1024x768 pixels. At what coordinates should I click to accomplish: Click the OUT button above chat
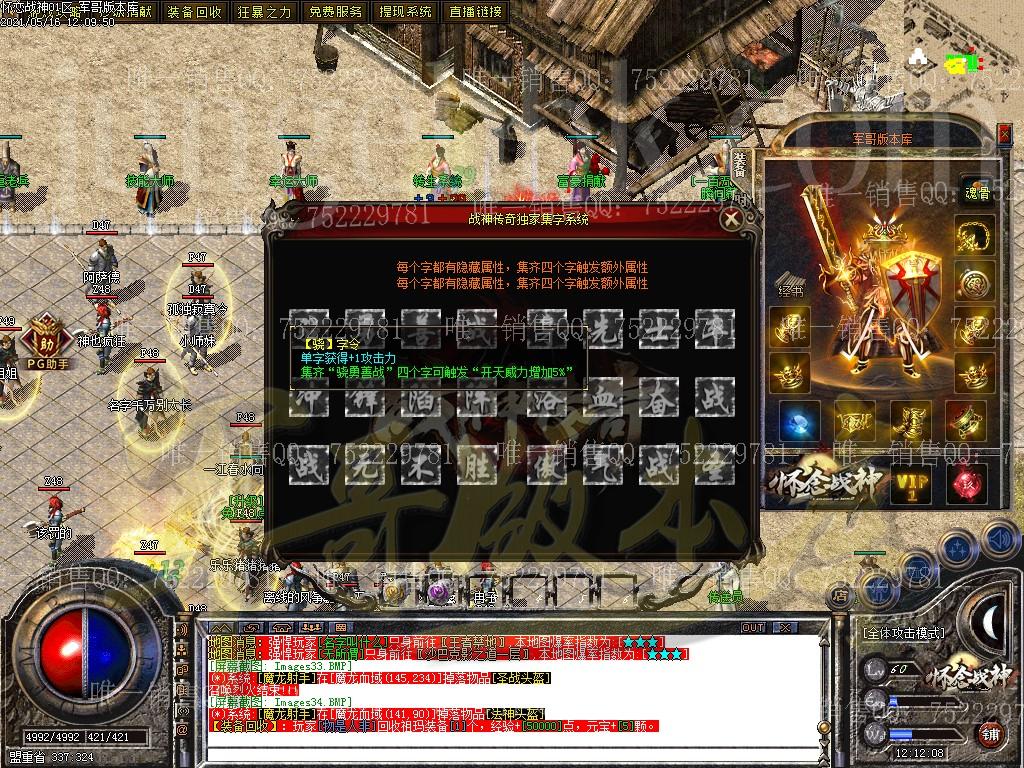pos(752,628)
